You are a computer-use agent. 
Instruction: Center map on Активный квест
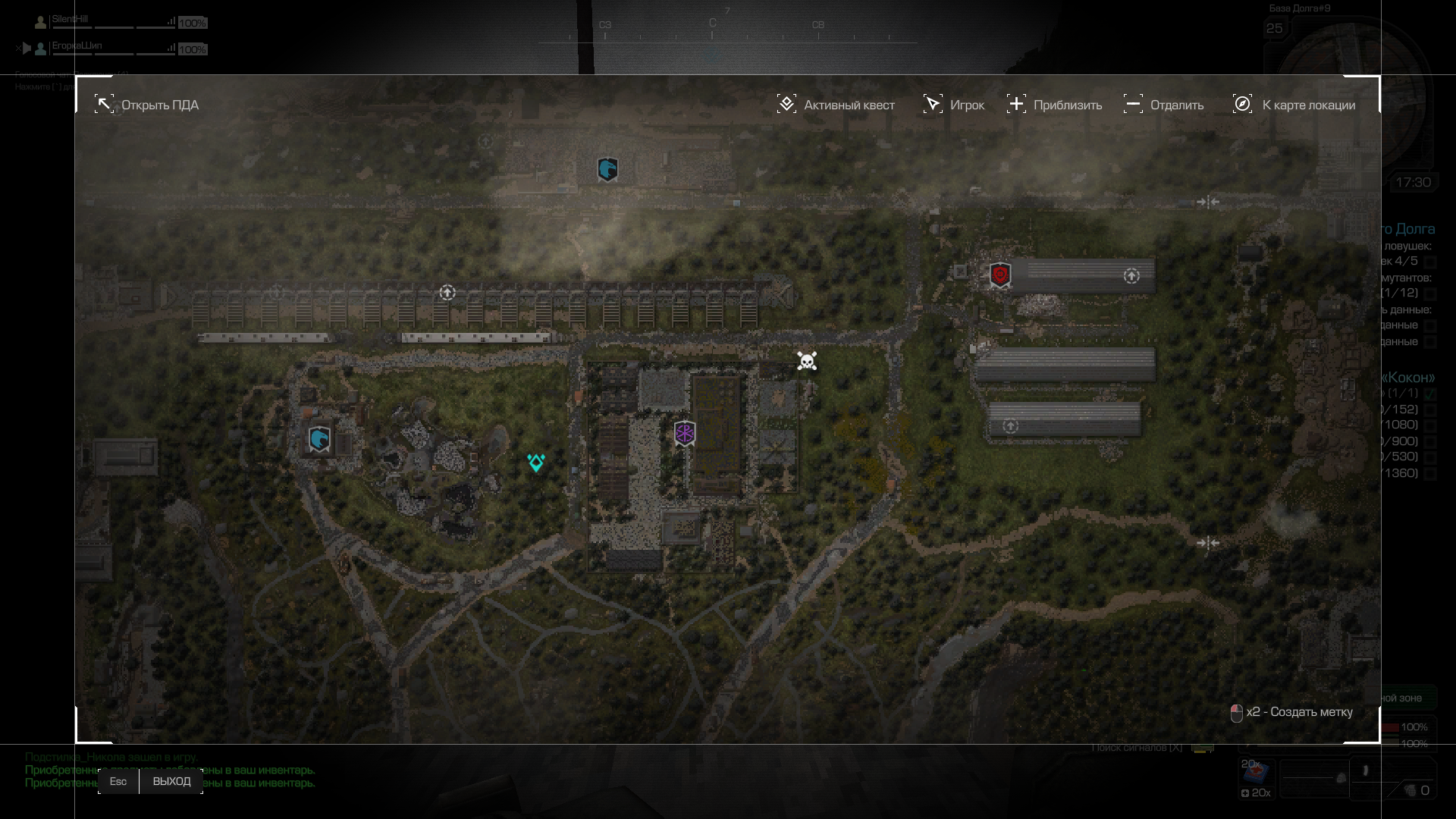pyautogui.click(x=836, y=105)
